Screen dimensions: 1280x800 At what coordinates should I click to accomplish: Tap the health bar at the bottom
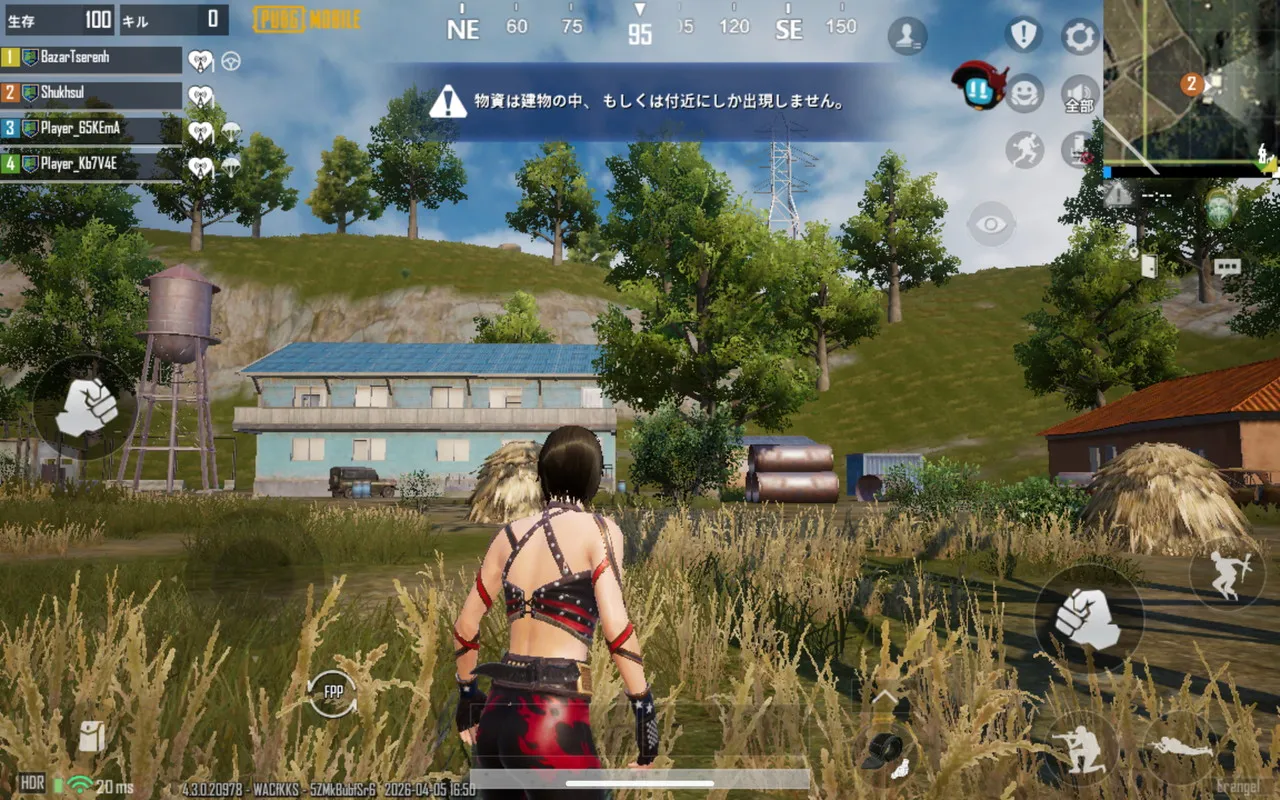point(640,783)
